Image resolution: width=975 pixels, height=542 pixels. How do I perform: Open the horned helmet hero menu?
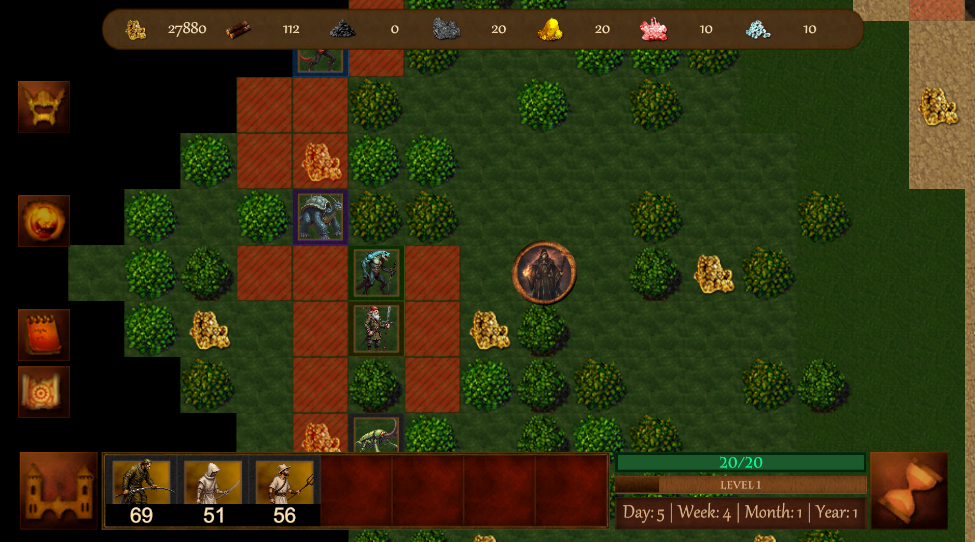pyautogui.click(x=44, y=107)
